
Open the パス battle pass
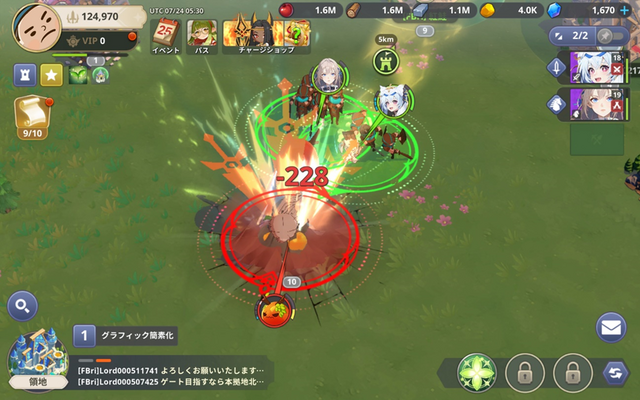click(201, 36)
